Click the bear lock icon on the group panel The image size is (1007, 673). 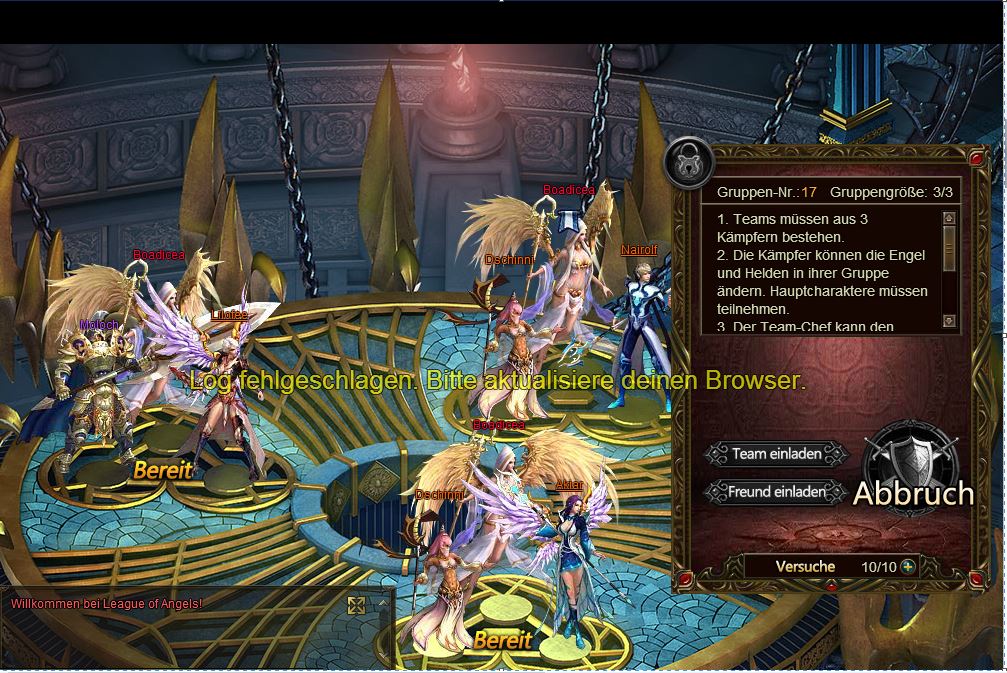[689, 163]
